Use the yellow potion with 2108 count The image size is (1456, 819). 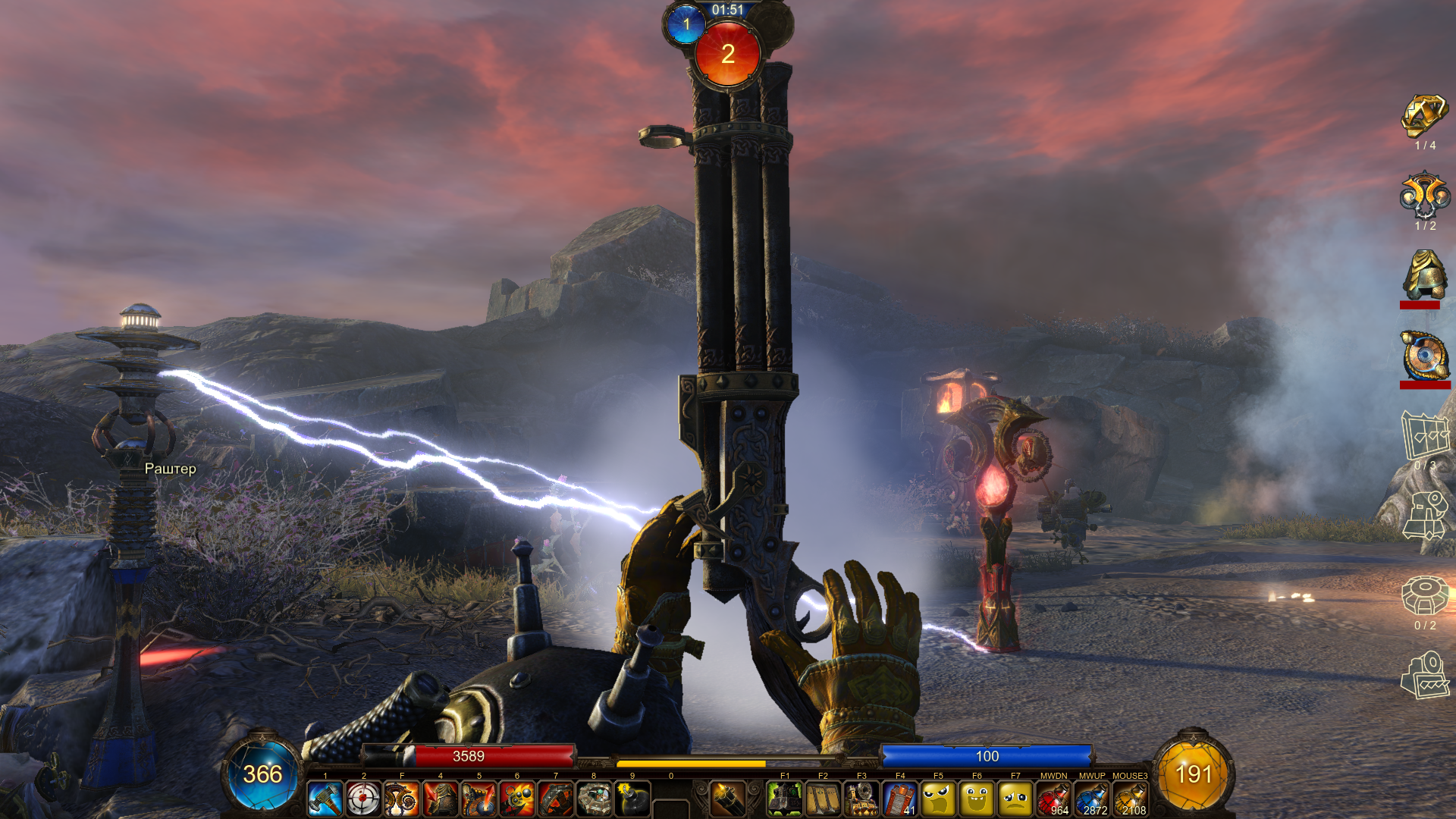(x=1130, y=799)
